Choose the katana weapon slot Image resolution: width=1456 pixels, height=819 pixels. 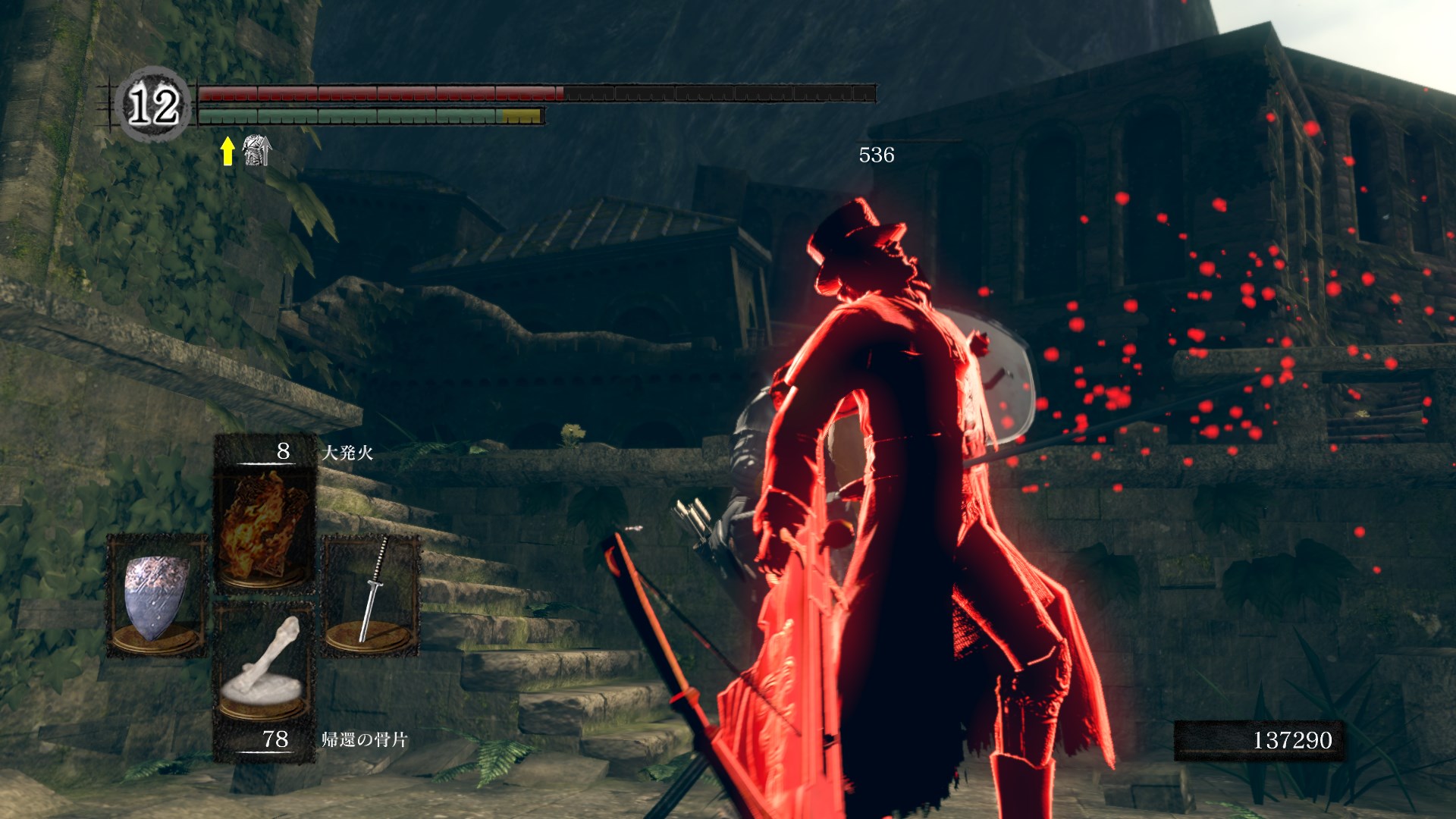(x=372, y=595)
